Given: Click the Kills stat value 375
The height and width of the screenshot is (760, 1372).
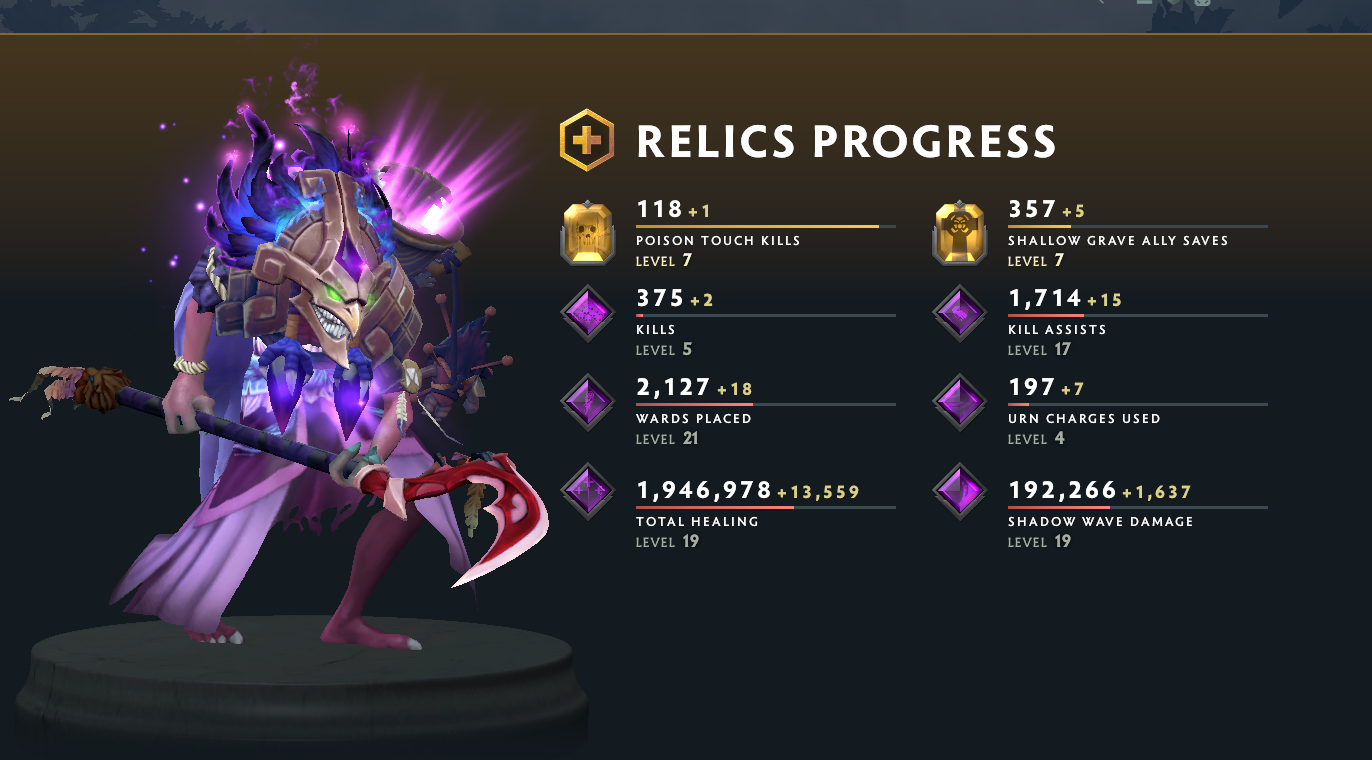Looking at the screenshot, I should coord(659,298).
